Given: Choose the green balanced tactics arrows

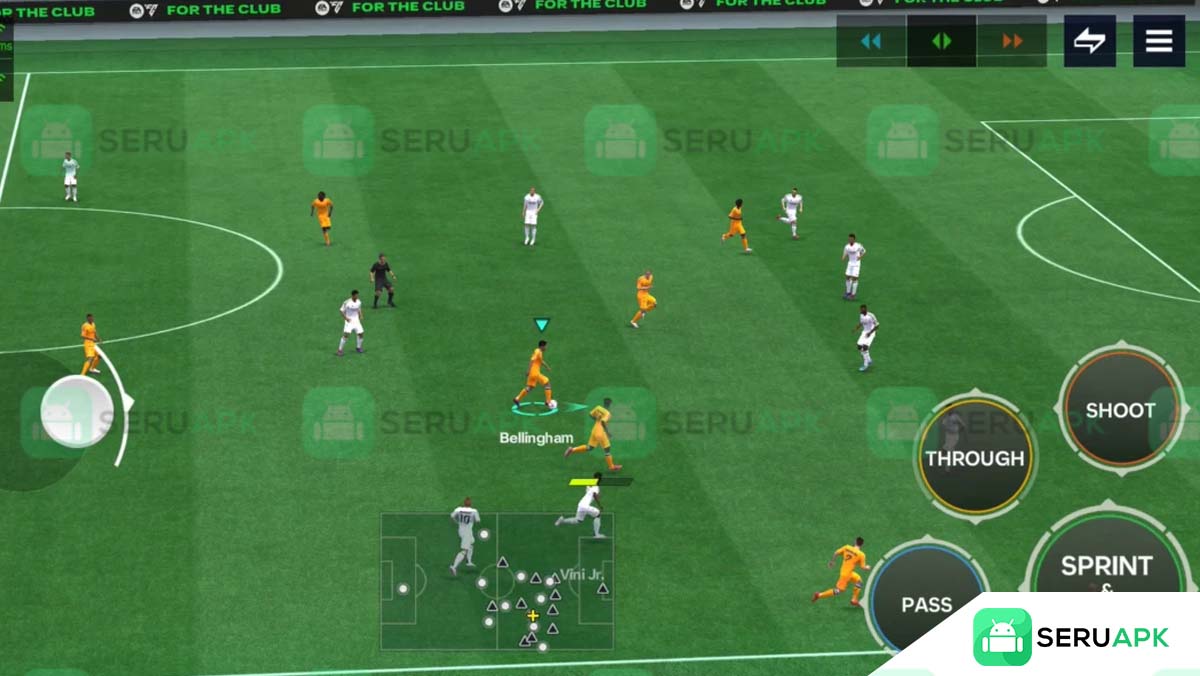Looking at the screenshot, I should (941, 41).
